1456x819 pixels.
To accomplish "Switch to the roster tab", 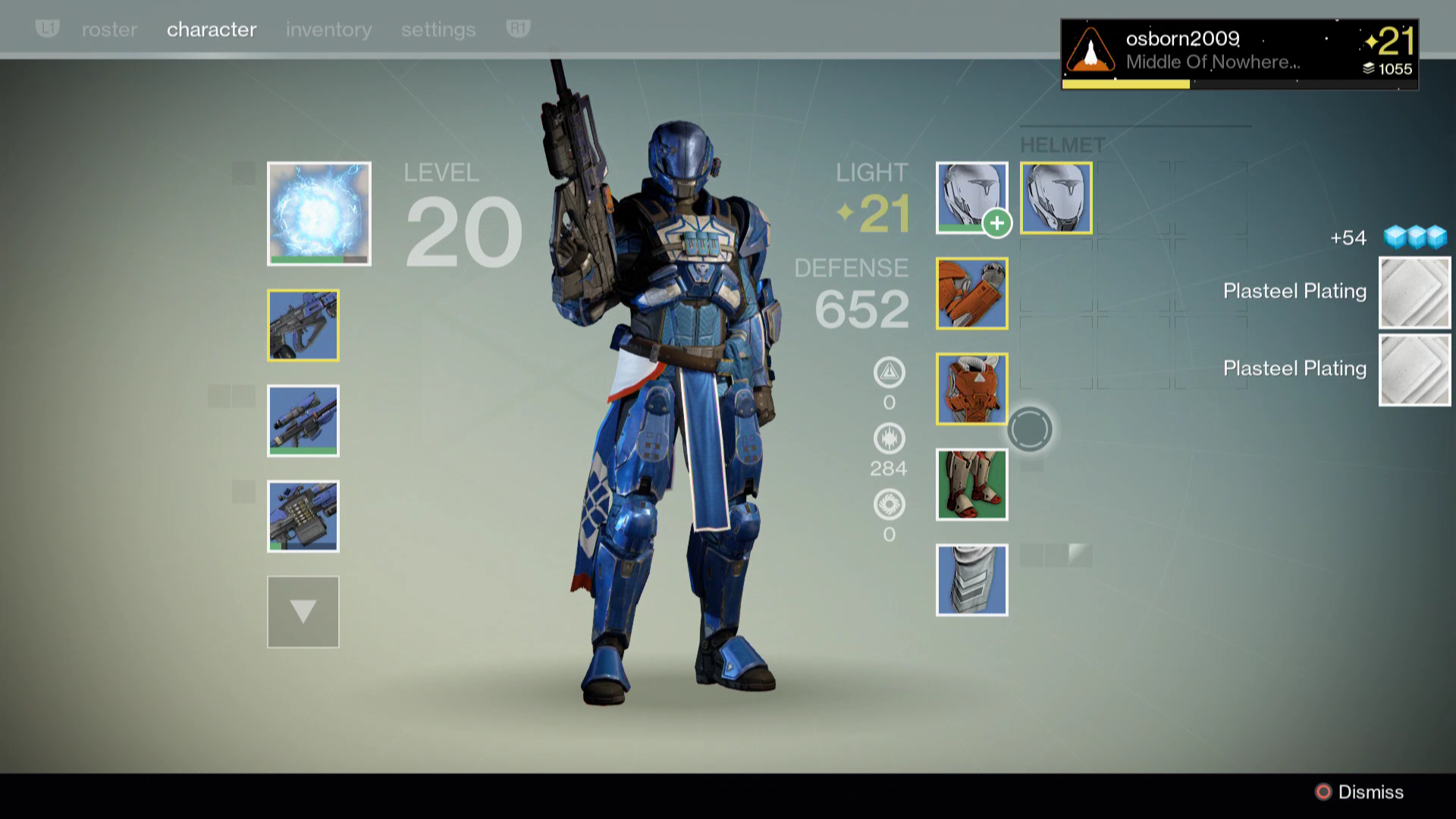I will click(x=109, y=30).
